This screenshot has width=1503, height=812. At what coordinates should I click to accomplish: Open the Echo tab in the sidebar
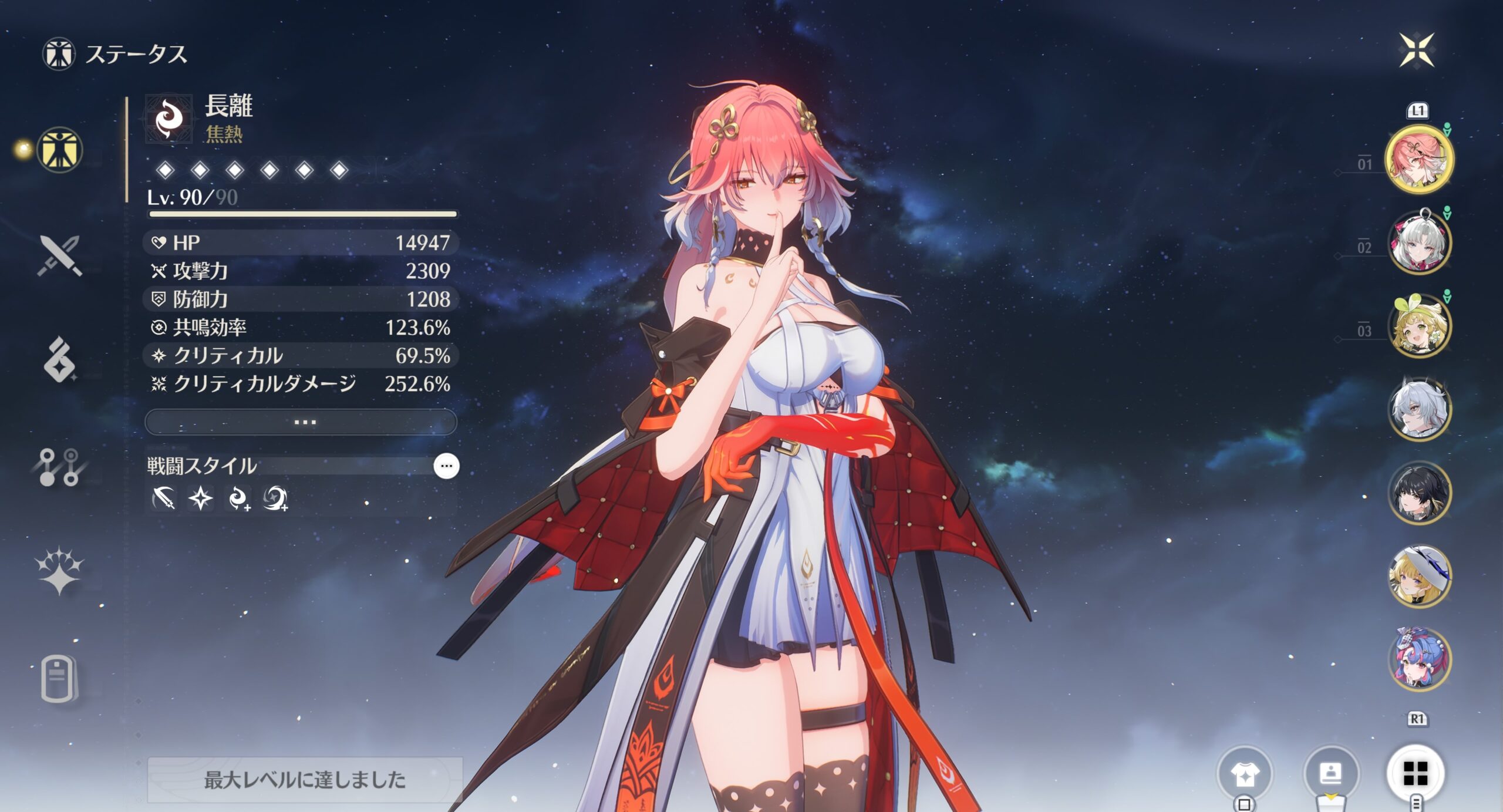tap(59, 360)
